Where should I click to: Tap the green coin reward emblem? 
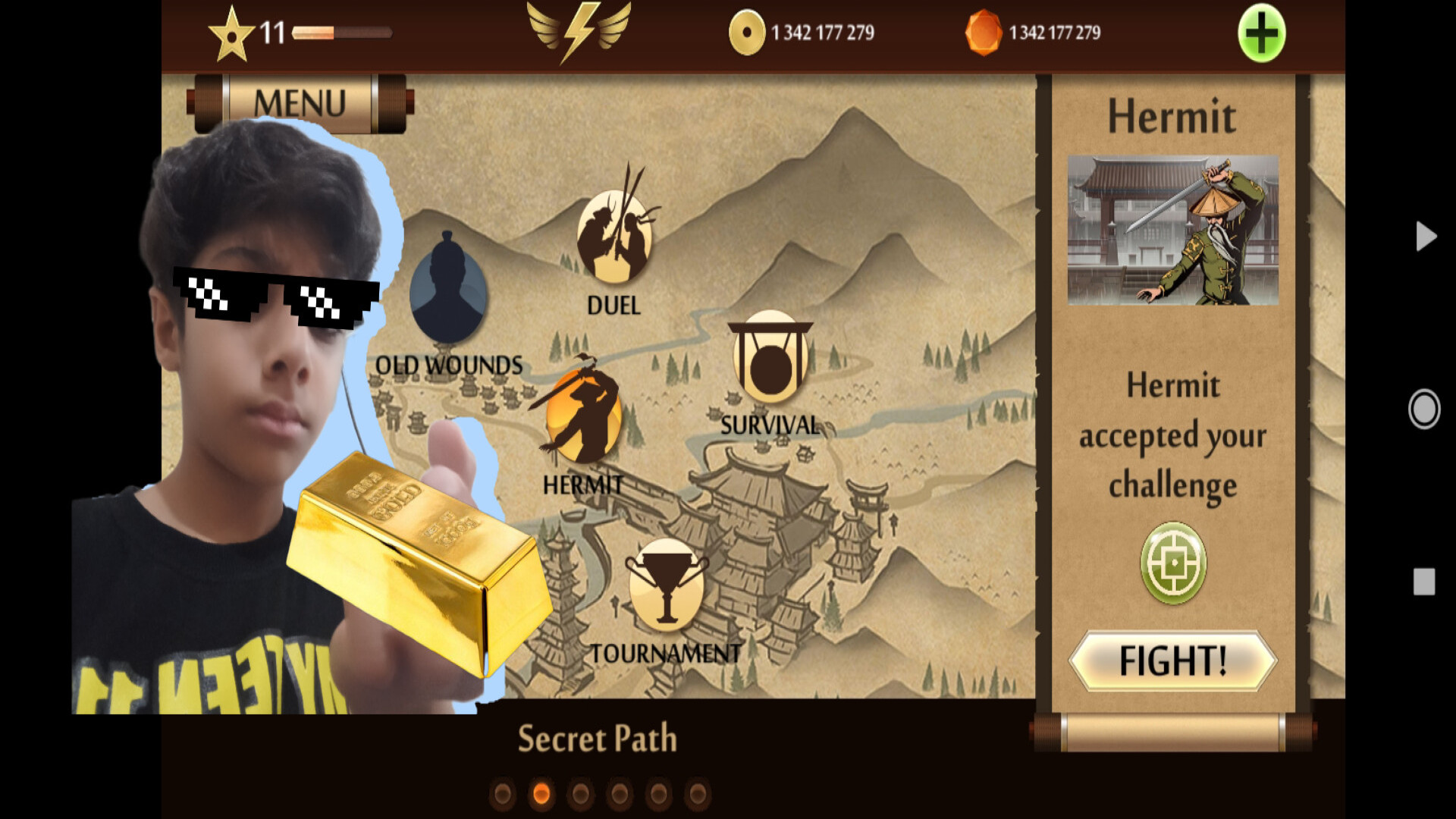tap(1173, 563)
